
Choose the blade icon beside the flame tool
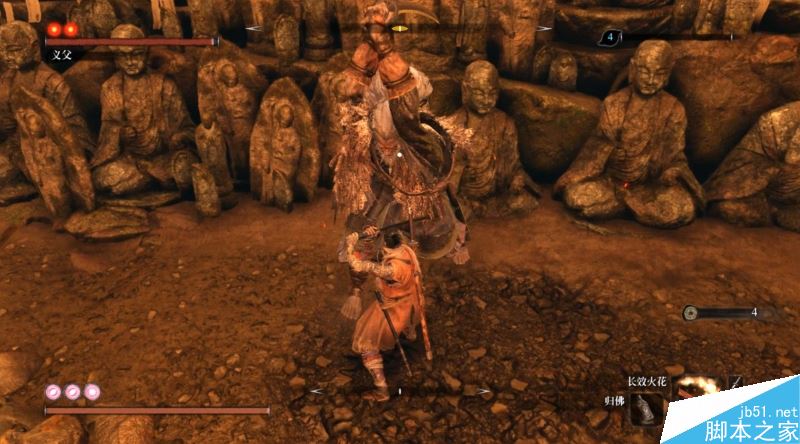coord(737,382)
